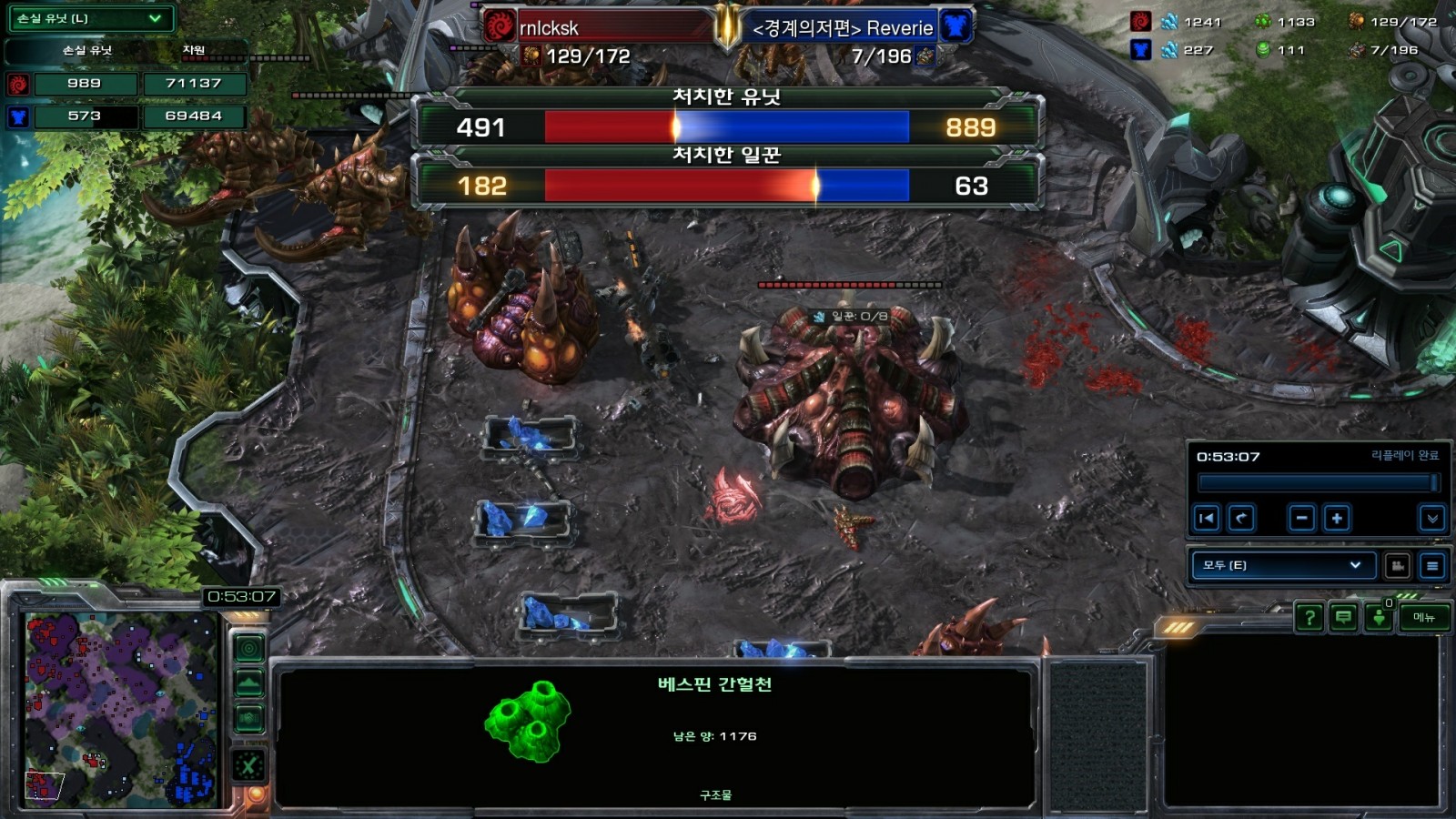Restart replay from the beginning

click(x=1207, y=519)
